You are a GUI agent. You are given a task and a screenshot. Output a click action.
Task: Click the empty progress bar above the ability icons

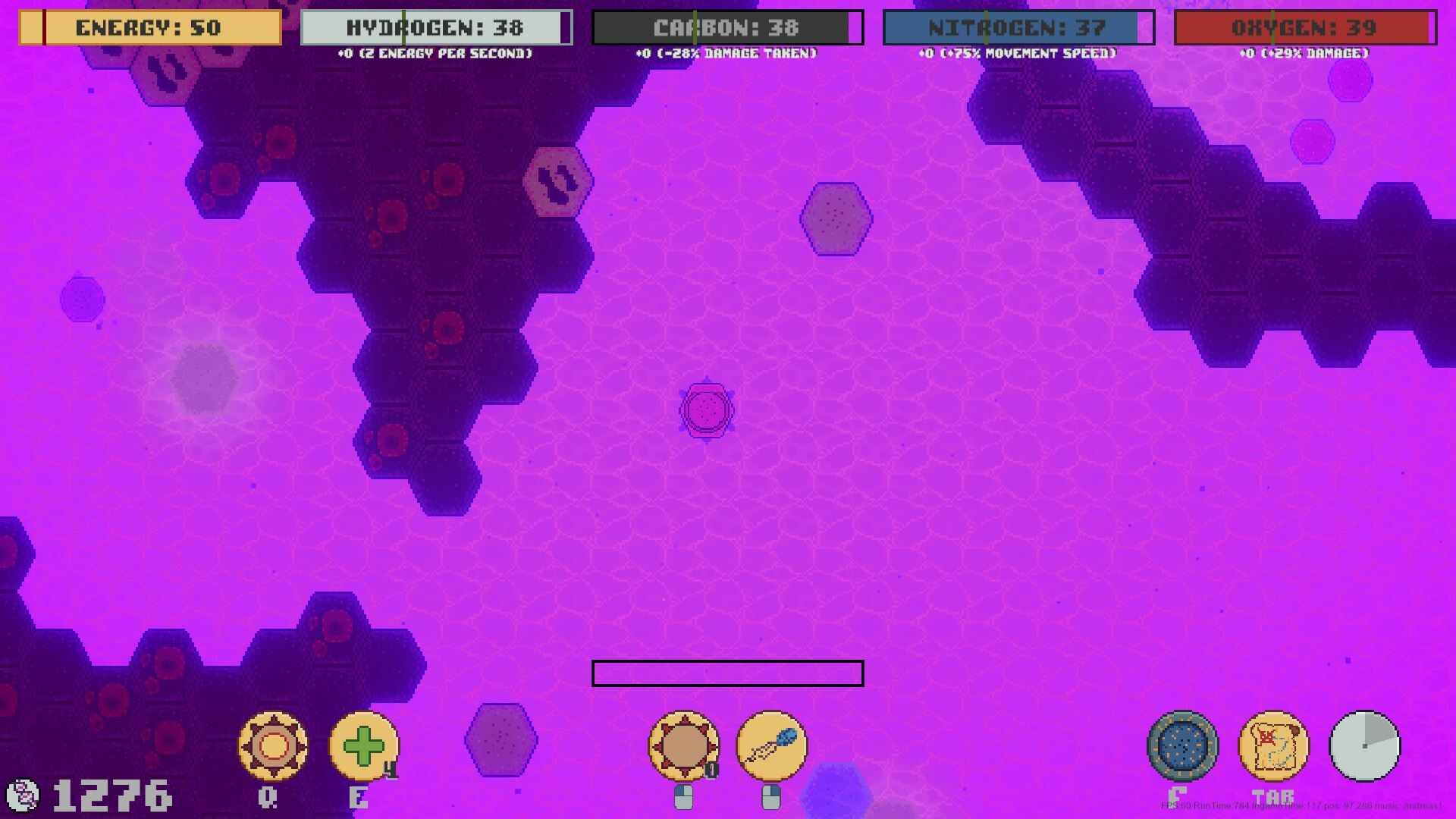(x=728, y=674)
